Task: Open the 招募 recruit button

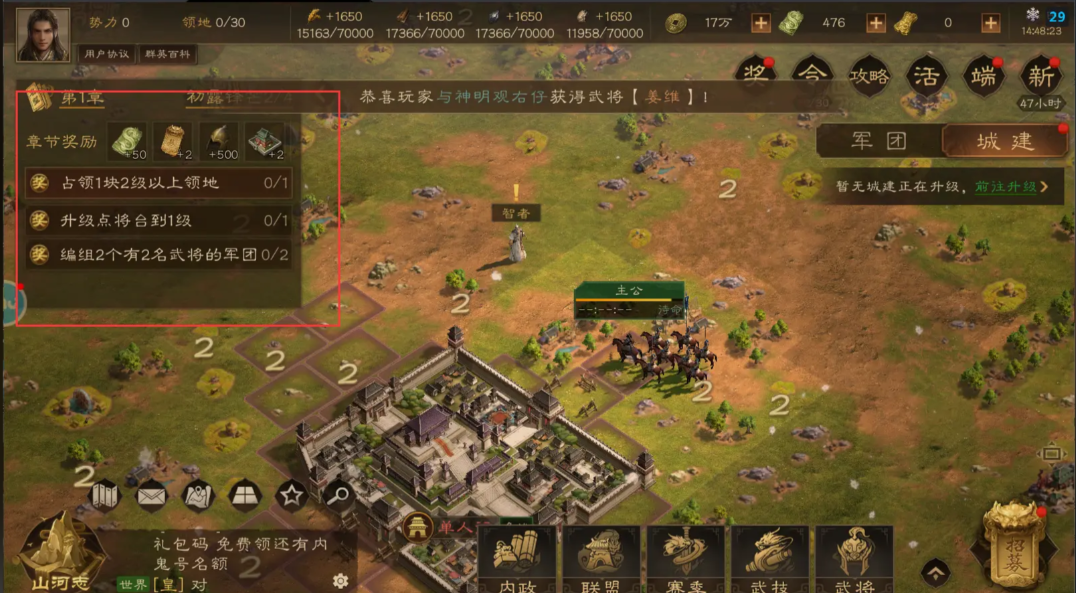Action: point(1014,545)
